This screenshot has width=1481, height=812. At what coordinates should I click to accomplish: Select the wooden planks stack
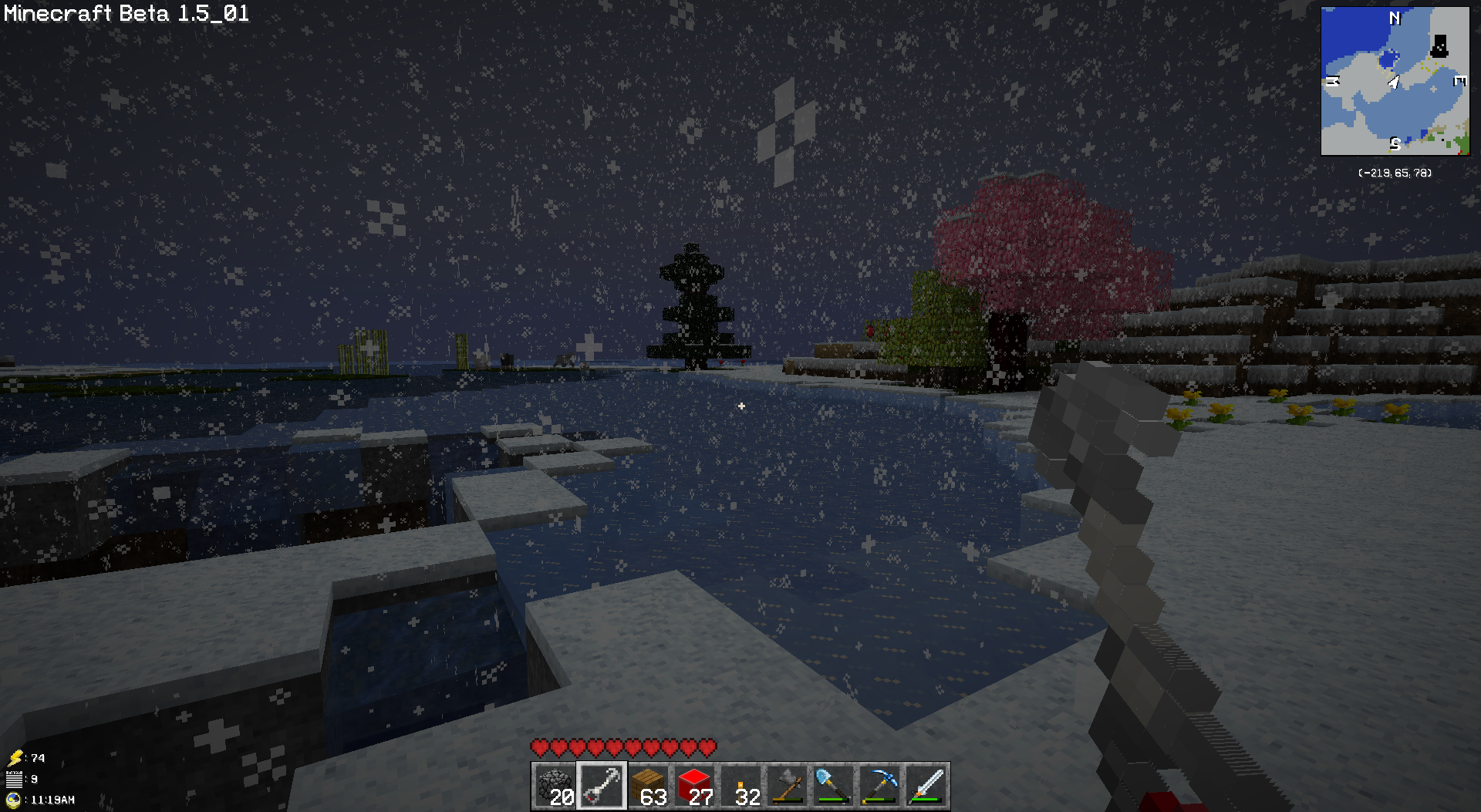(649, 786)
